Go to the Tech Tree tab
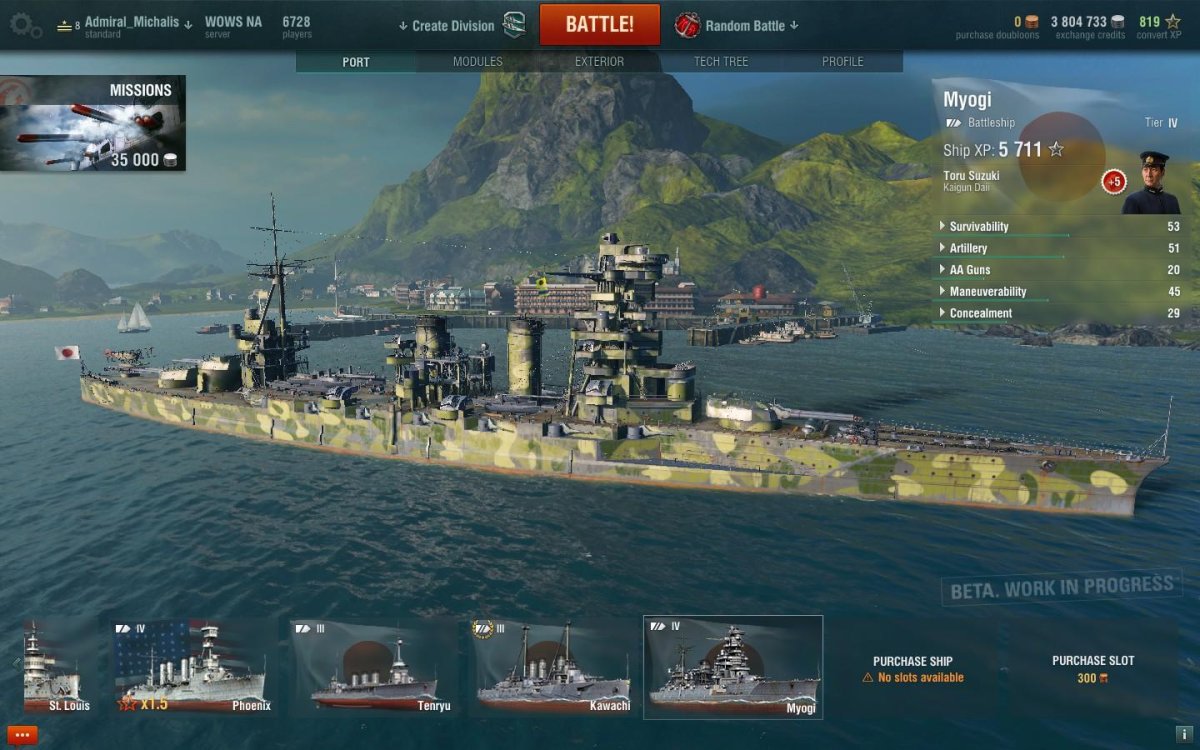The width and height of the screenshot is (1200, 750). tap(721, 62)
